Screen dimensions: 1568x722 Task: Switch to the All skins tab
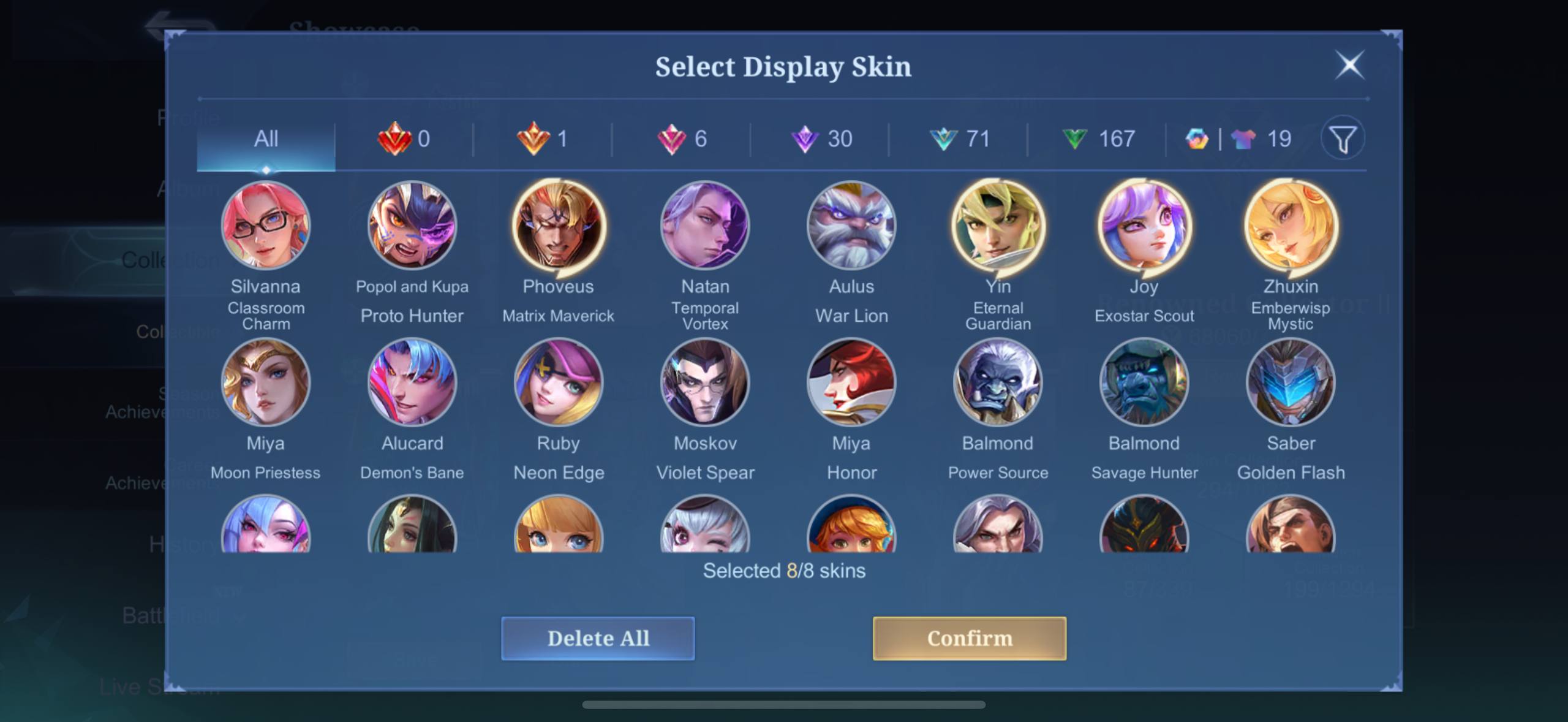pos(266,139)
